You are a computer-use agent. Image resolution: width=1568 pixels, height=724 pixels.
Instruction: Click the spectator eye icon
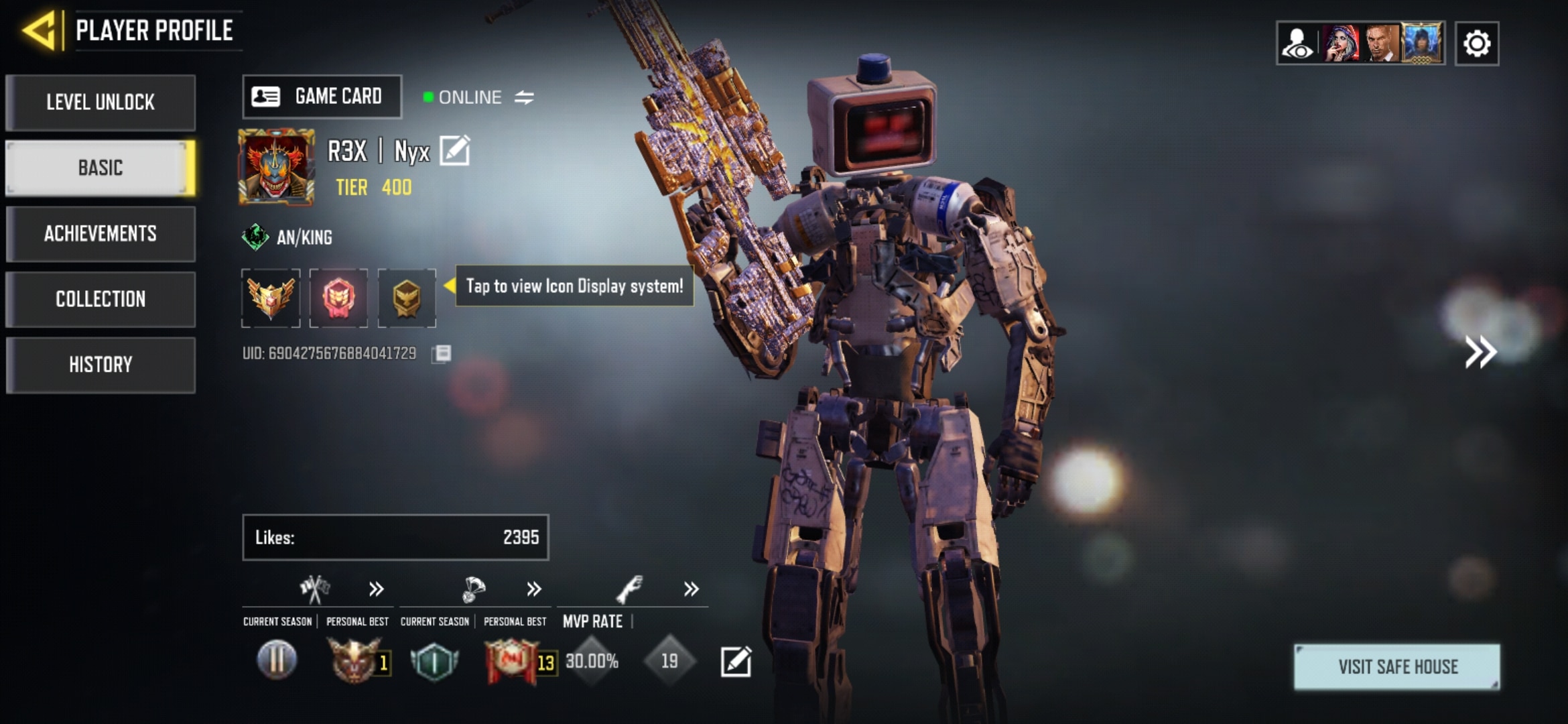click(1297, 44)
